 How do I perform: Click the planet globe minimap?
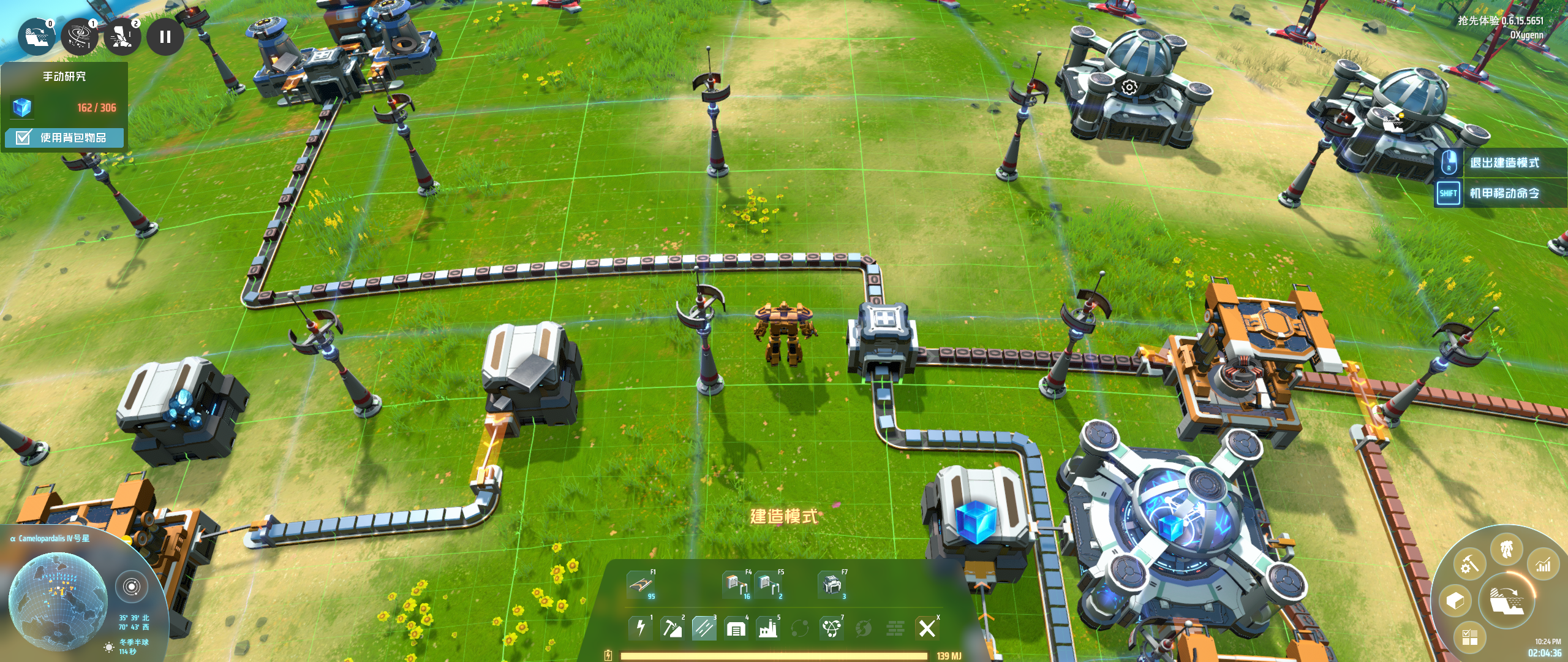[58, 601]
